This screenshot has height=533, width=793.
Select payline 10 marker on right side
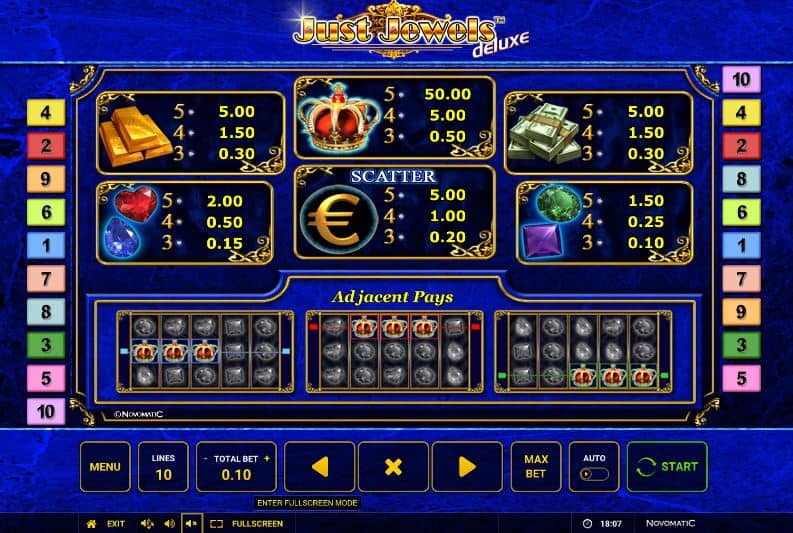click(741, 80)
